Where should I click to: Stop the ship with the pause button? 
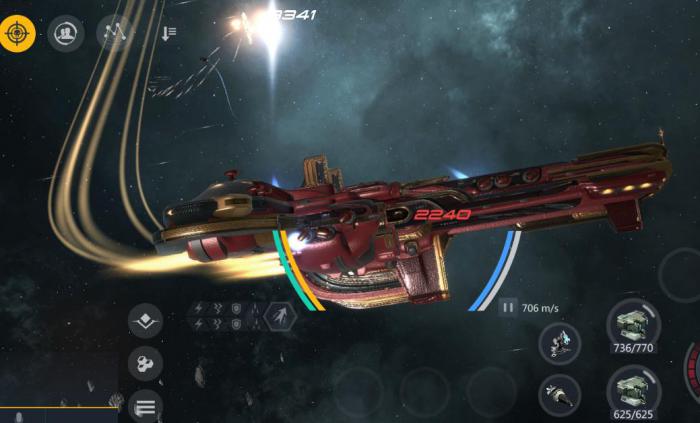[x=508, y=309]
